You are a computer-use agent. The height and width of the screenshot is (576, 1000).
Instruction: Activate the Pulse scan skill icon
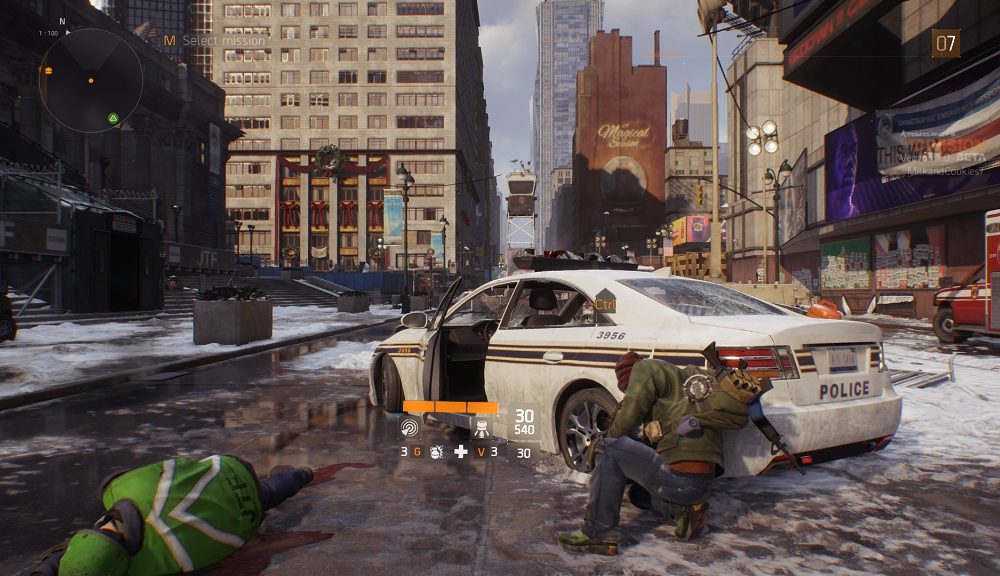tap(410, 428)
